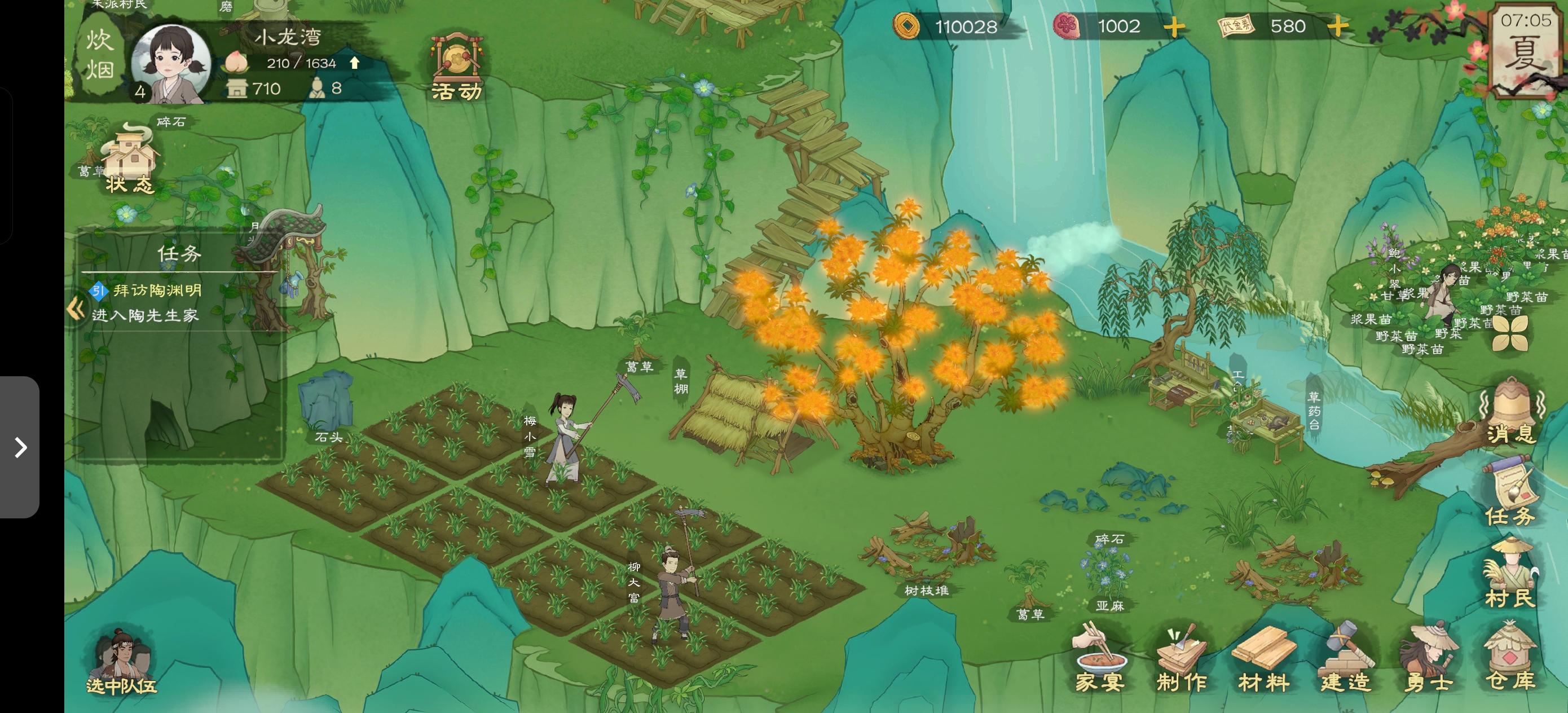Viewport: 1568px width, 713px height.
Task: Open the 选中队伍 team selection
Action: tap(122, 663)
